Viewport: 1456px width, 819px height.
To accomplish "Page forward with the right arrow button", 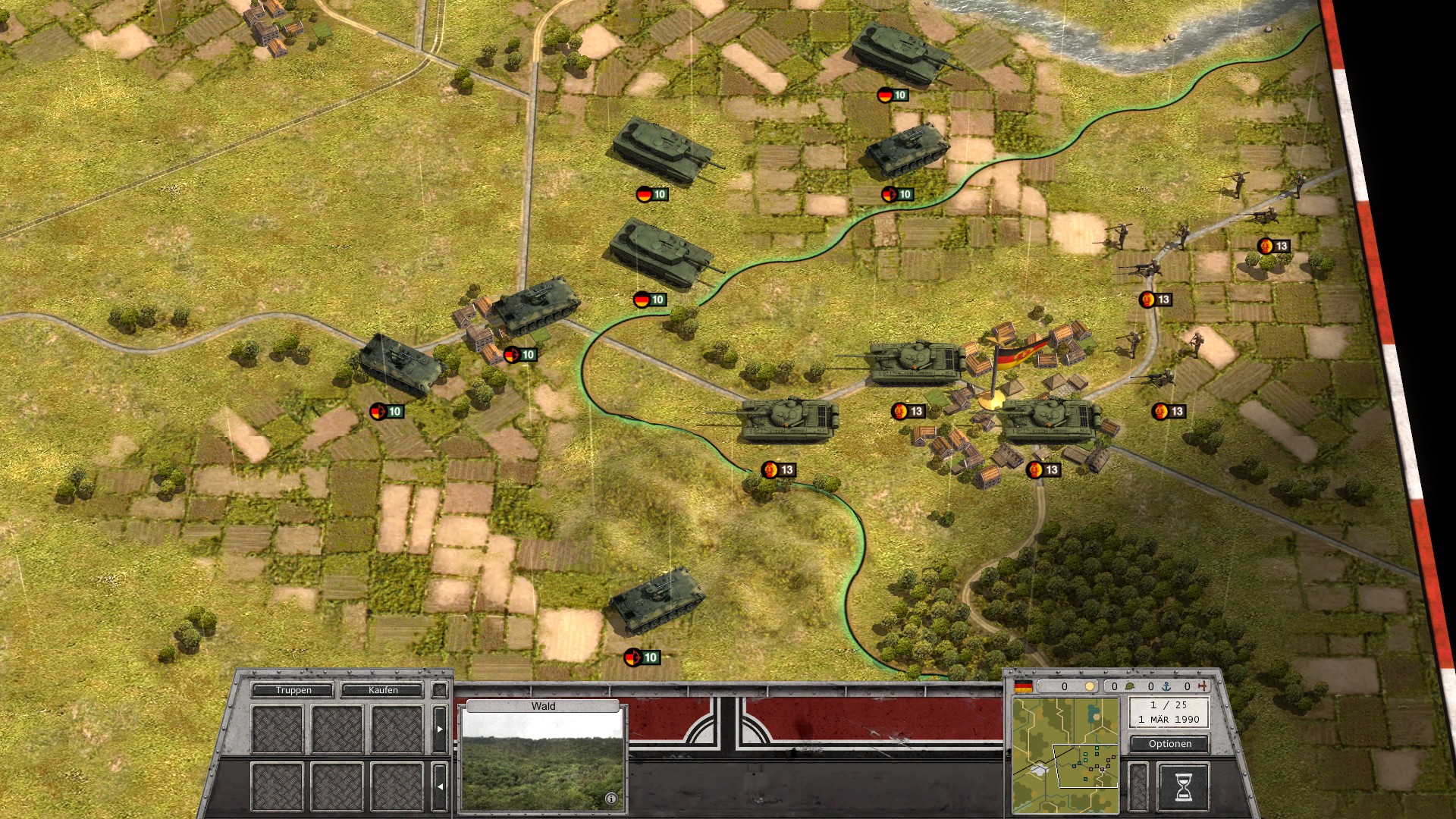I will pos(439,729).
